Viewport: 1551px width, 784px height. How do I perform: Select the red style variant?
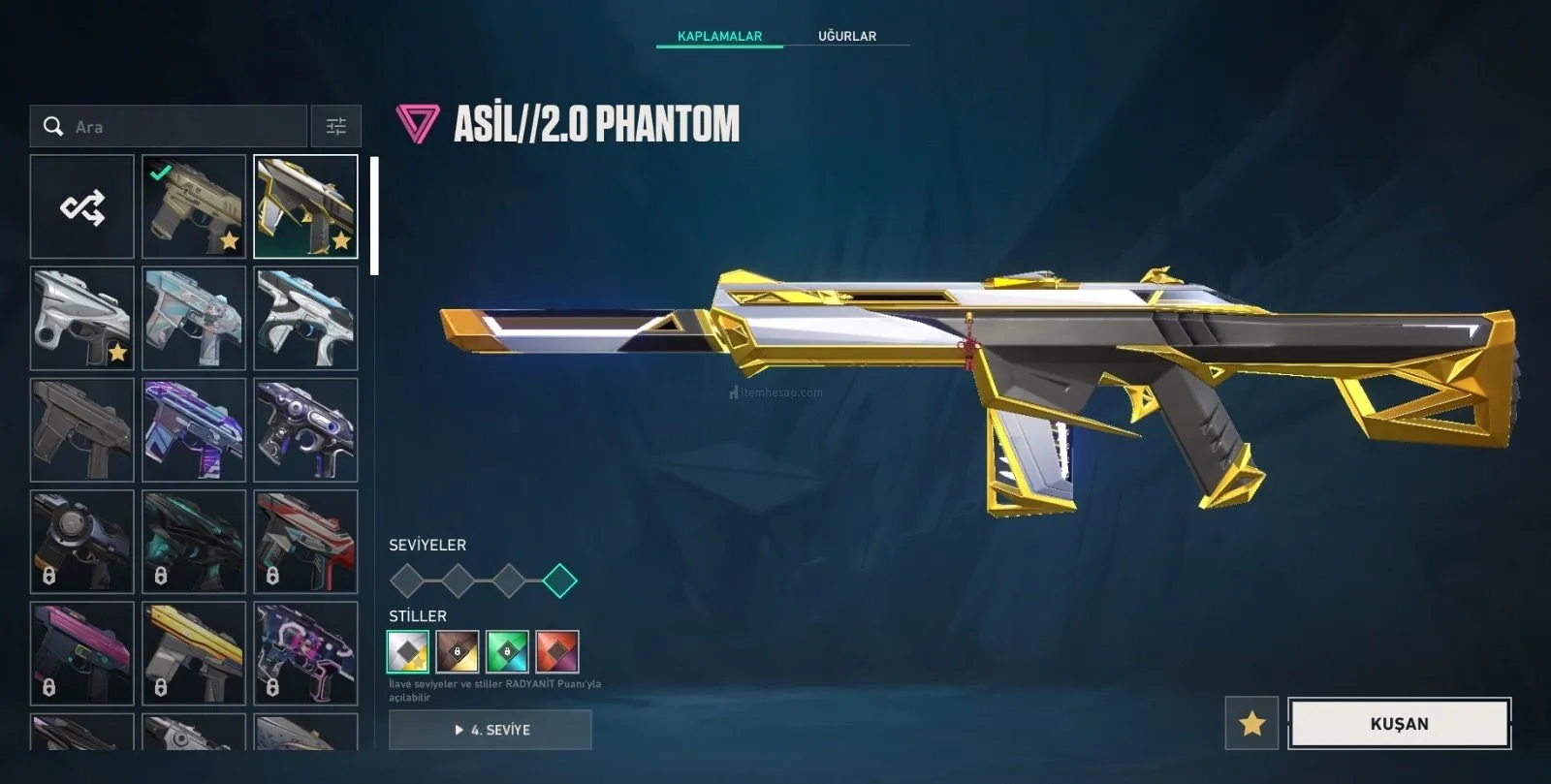[556, 651]
